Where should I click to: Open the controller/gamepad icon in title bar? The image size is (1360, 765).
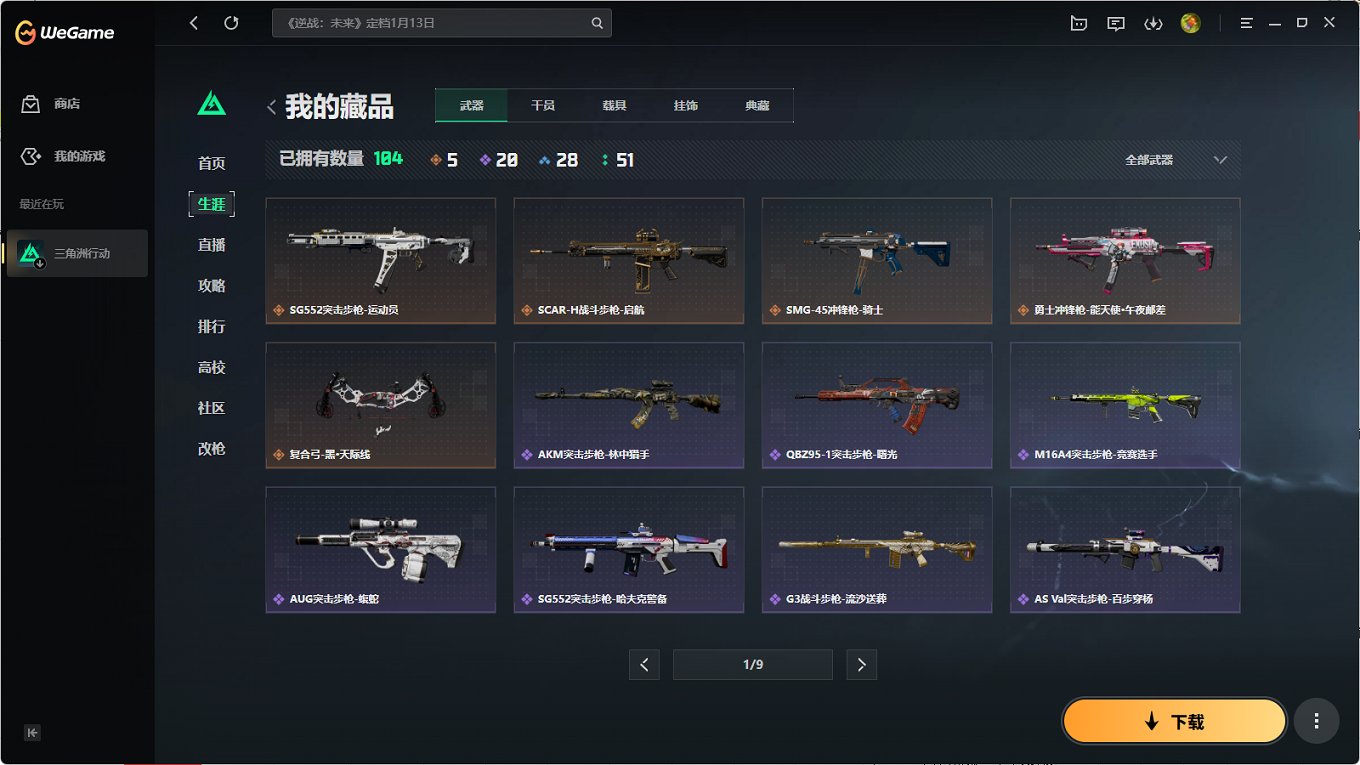pyautogui.click(x=1079, y=22)
